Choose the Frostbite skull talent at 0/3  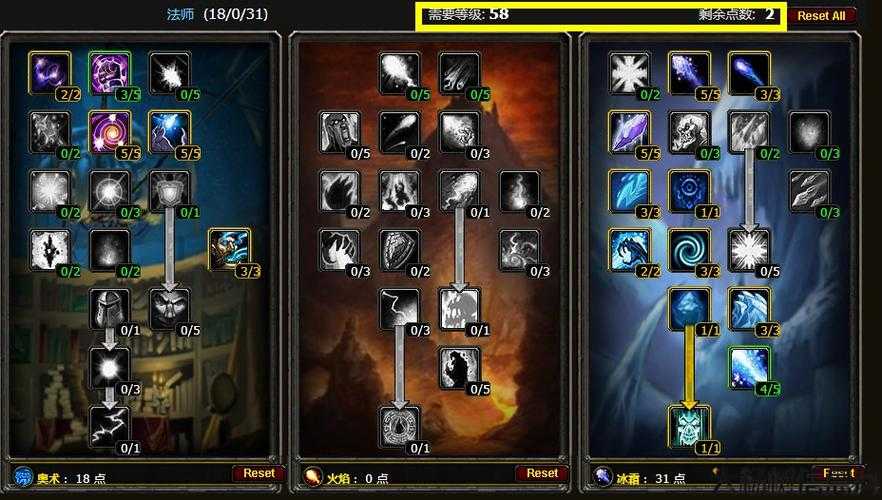[689, 131]
